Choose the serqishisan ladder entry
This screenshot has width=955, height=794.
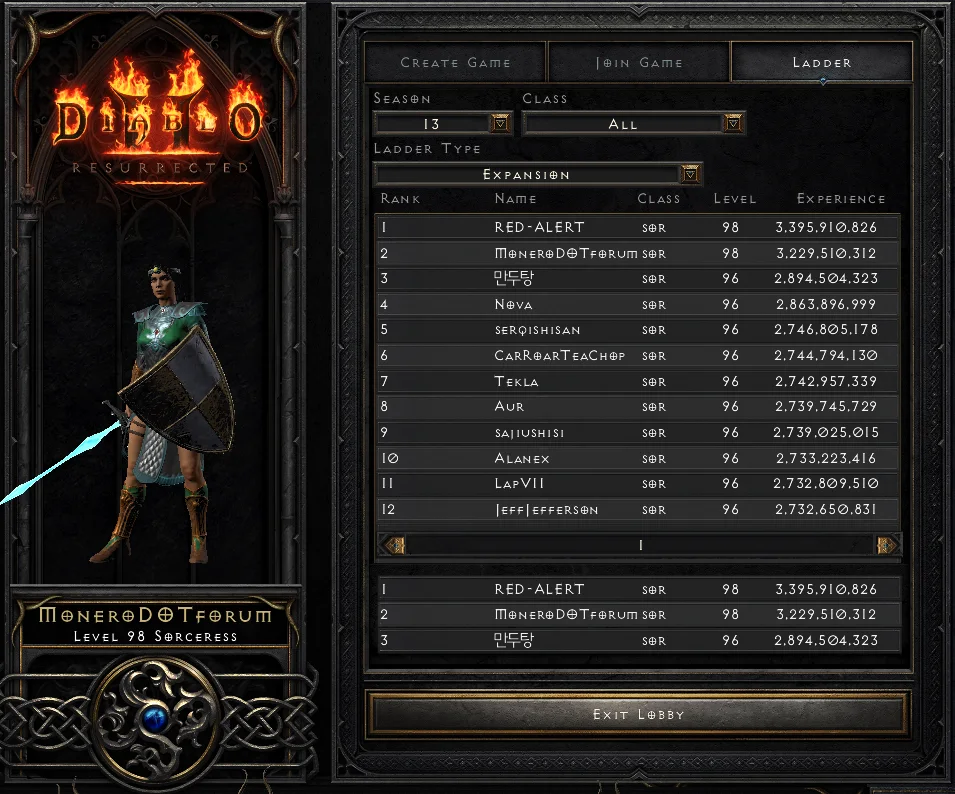638,330
